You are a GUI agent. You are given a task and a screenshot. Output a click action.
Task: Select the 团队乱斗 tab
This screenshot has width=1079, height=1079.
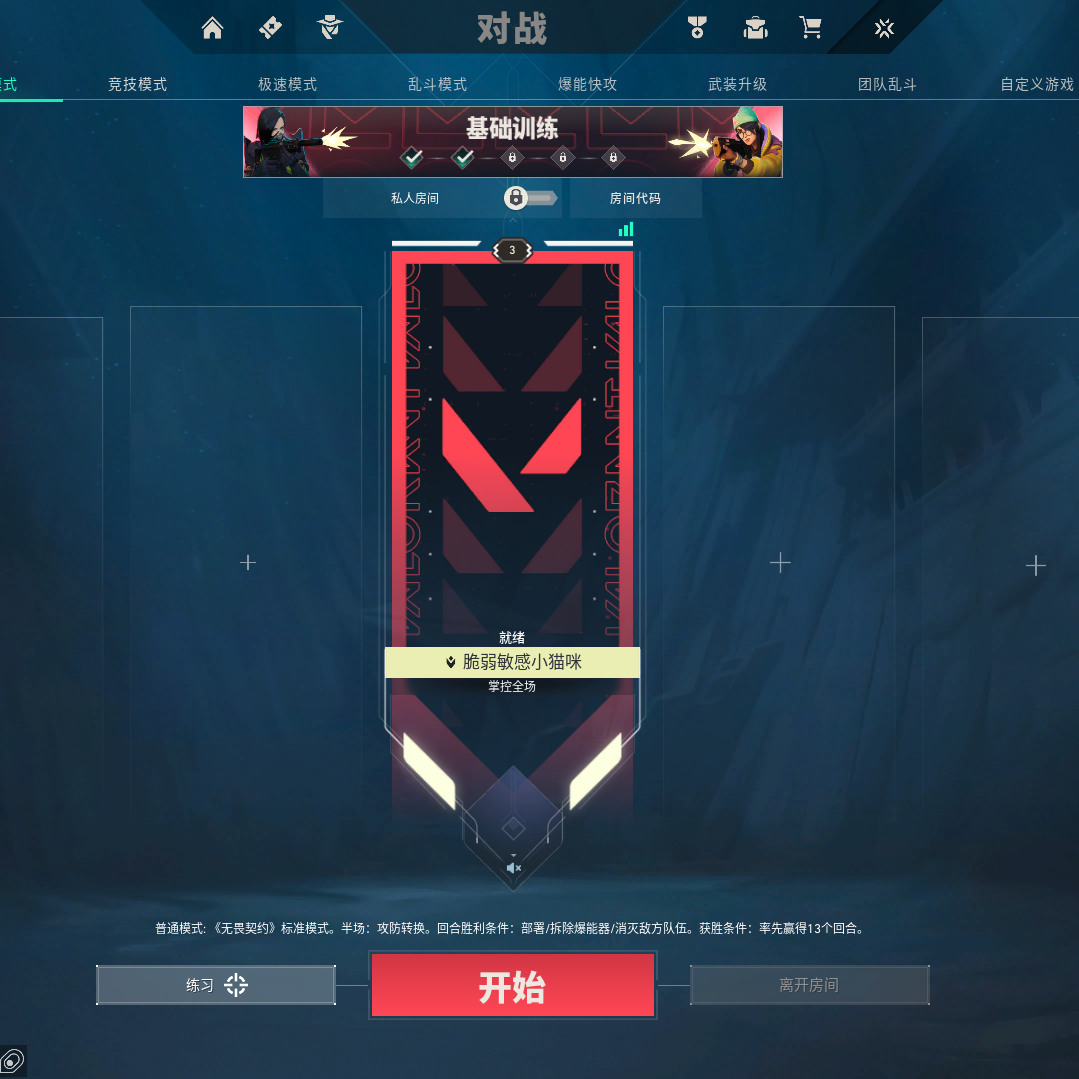[888, 85]
